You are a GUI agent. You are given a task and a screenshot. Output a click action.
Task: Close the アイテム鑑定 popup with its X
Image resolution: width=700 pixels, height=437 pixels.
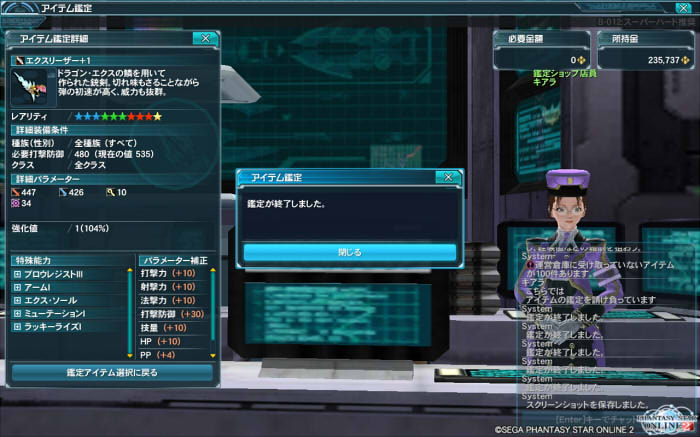click(x=447, y=177)
